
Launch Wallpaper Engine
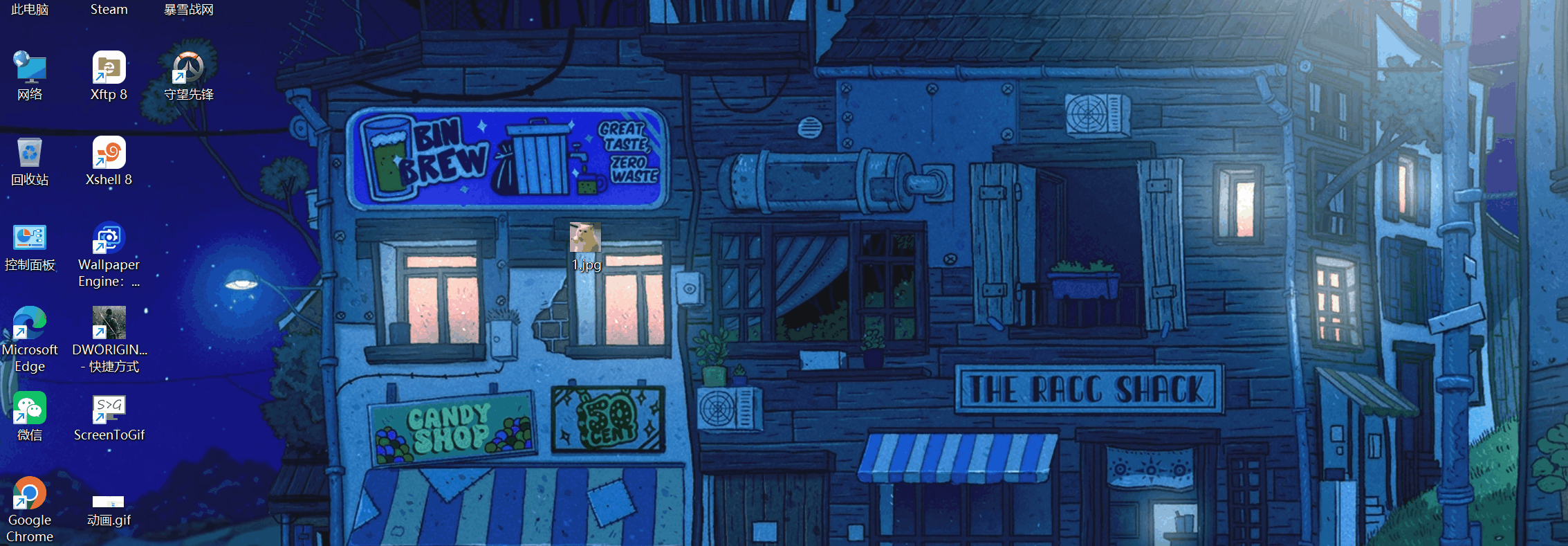tap(108, 239)
